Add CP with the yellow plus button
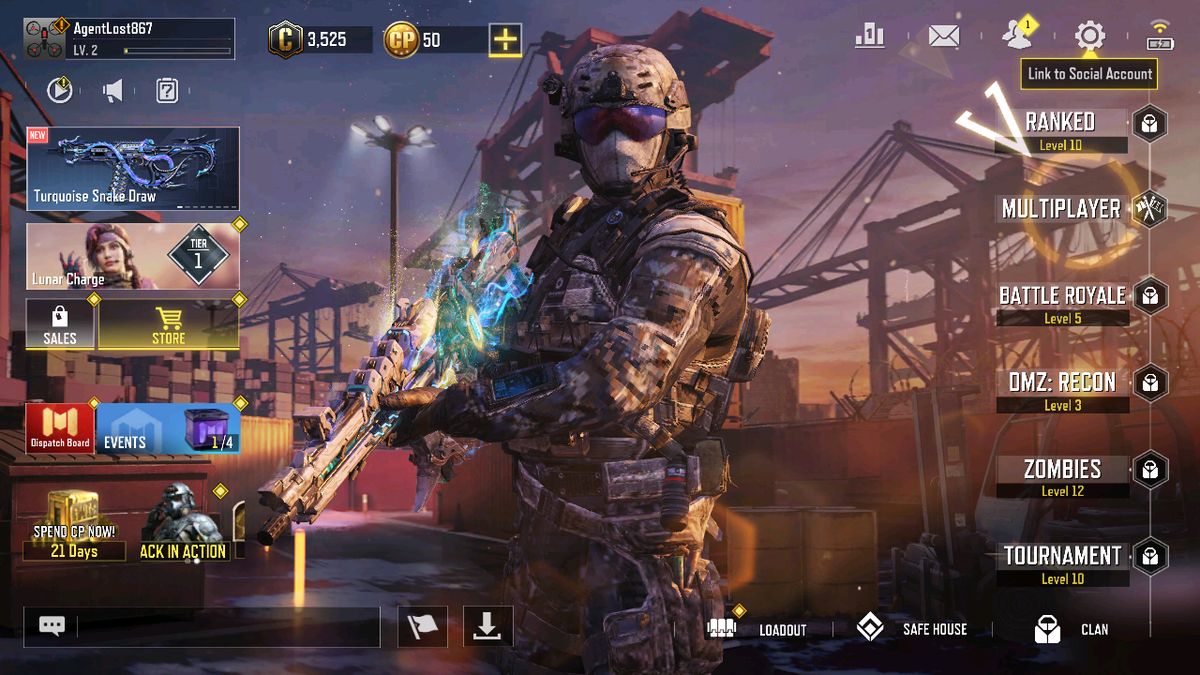 click(505, 40)
